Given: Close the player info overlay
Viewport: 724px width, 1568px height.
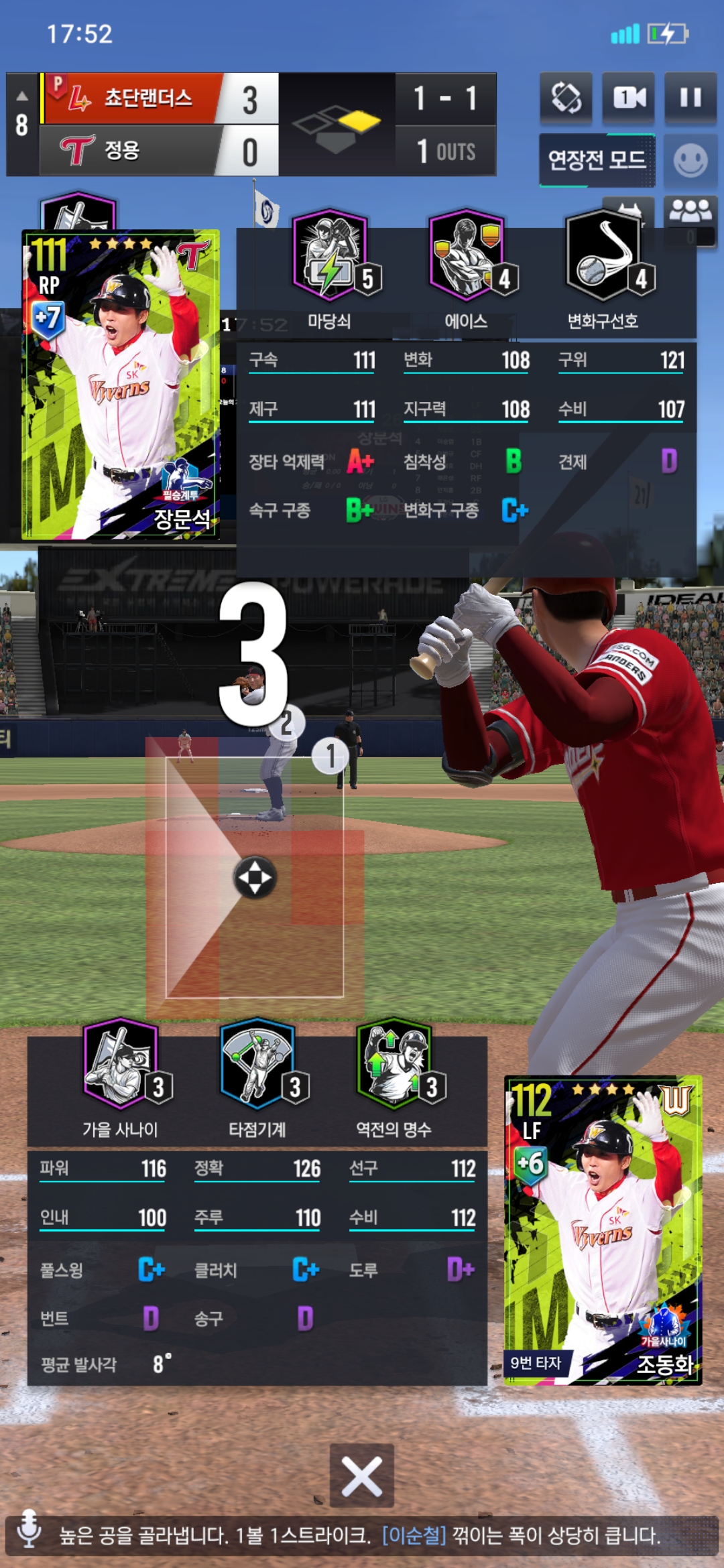Looking at the screenshot, I should (x=362, y=1476).
